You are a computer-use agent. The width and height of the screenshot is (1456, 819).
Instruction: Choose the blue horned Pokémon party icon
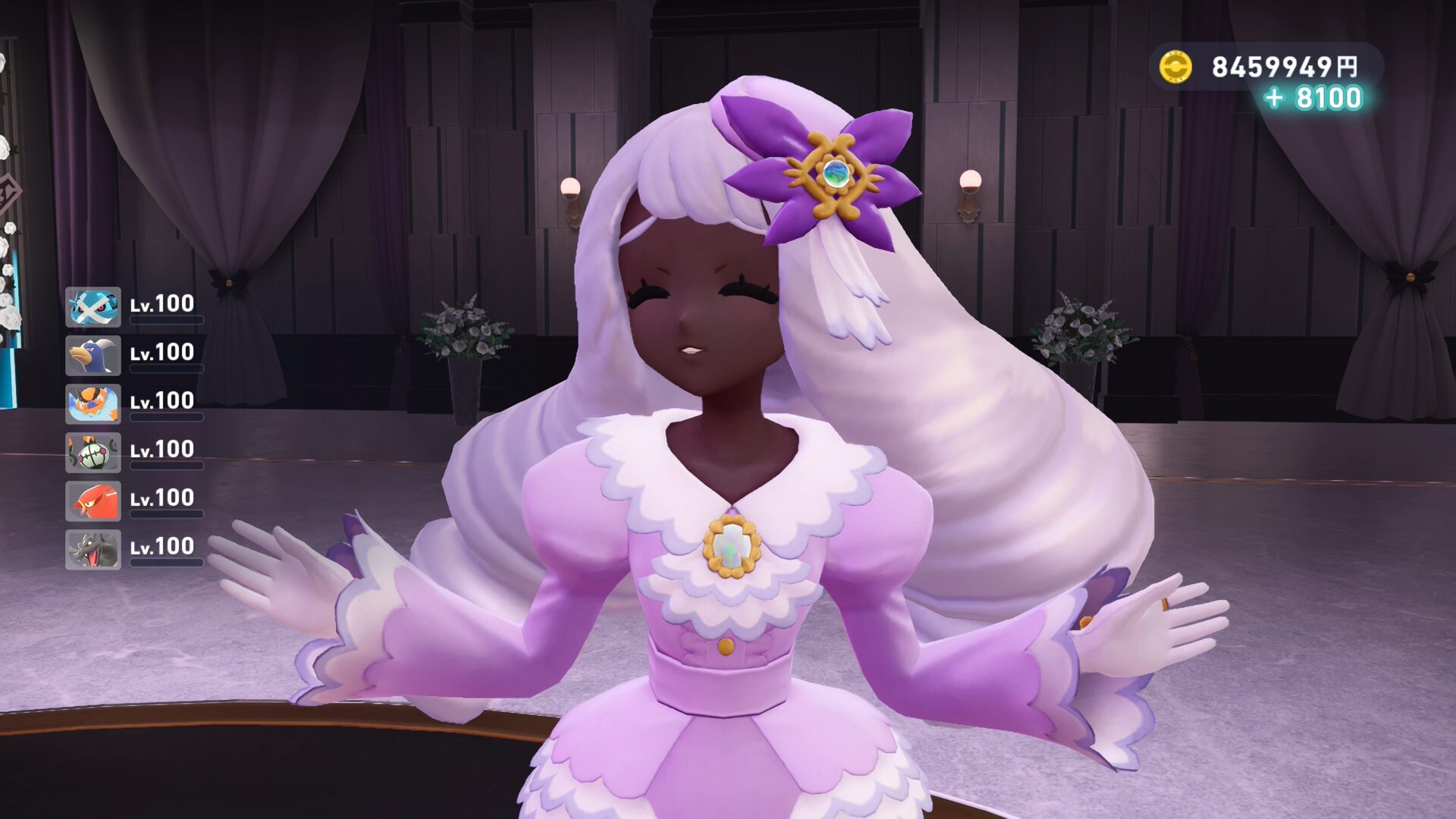pyautogui.click(x=93, y=356)
